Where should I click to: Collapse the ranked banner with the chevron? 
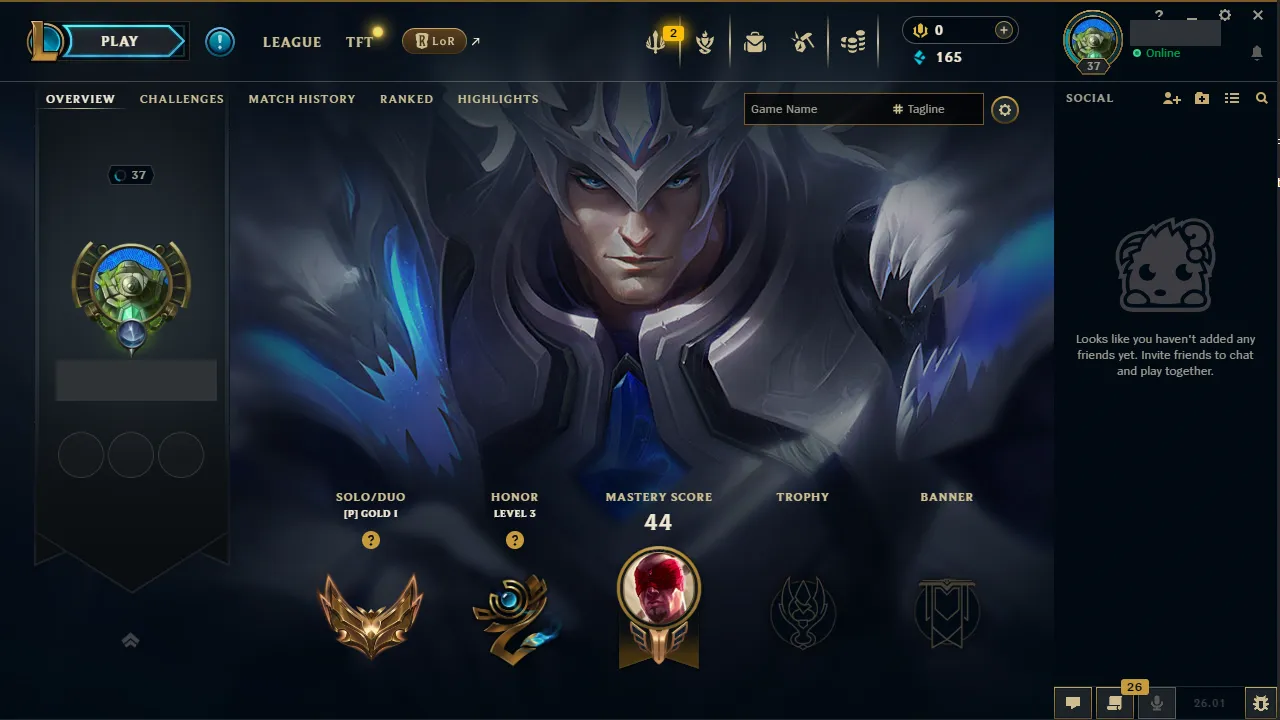pyautogui.click(x=130, y=640)
